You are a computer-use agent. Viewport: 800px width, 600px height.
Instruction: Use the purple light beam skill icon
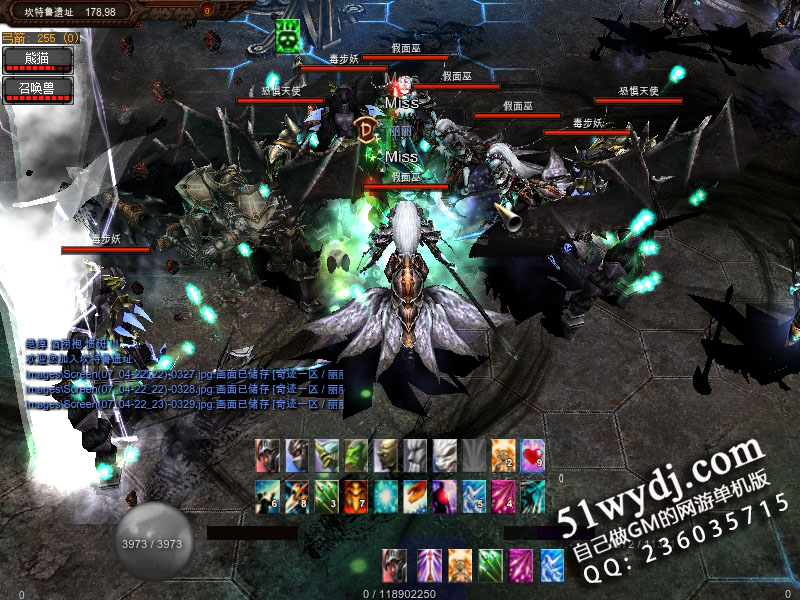coord(428,564)
